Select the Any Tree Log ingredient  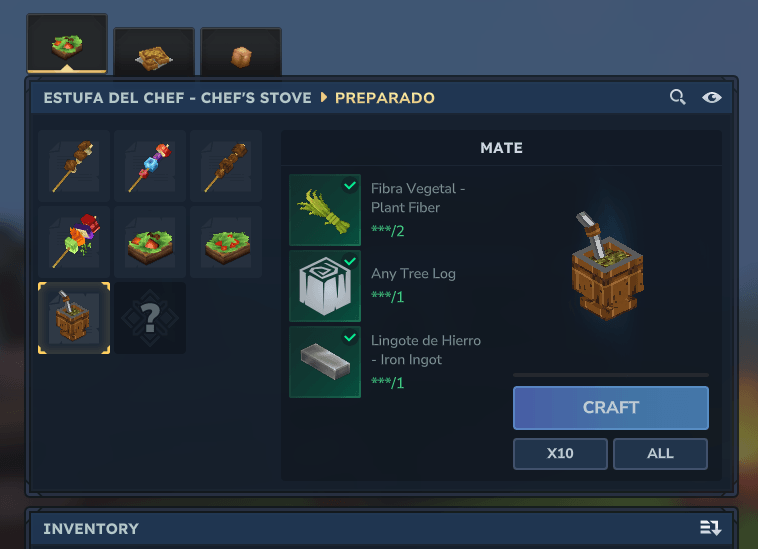click(x=325, y=286)
